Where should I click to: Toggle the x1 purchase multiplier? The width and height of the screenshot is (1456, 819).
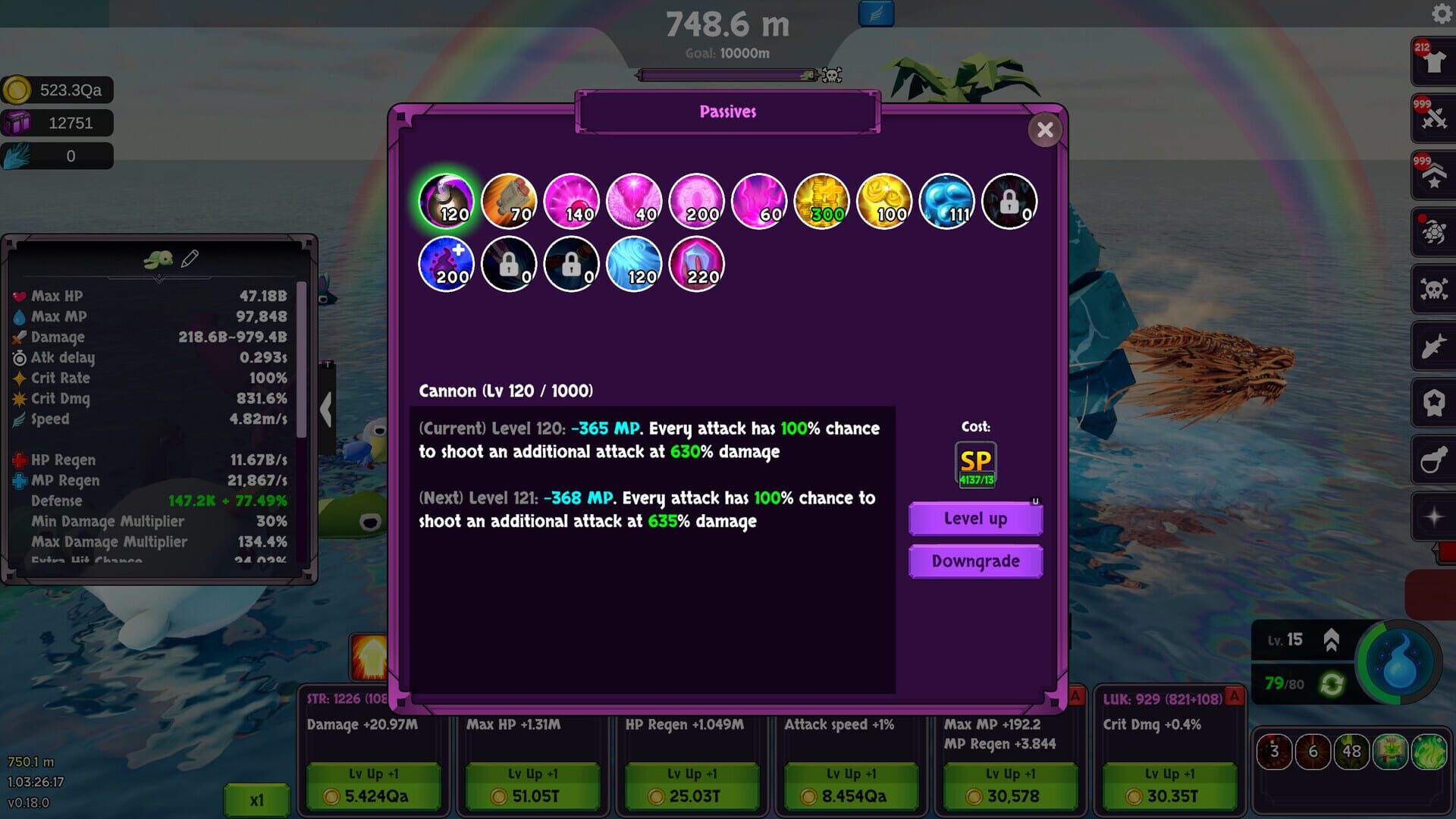click(x=256, y=799)
